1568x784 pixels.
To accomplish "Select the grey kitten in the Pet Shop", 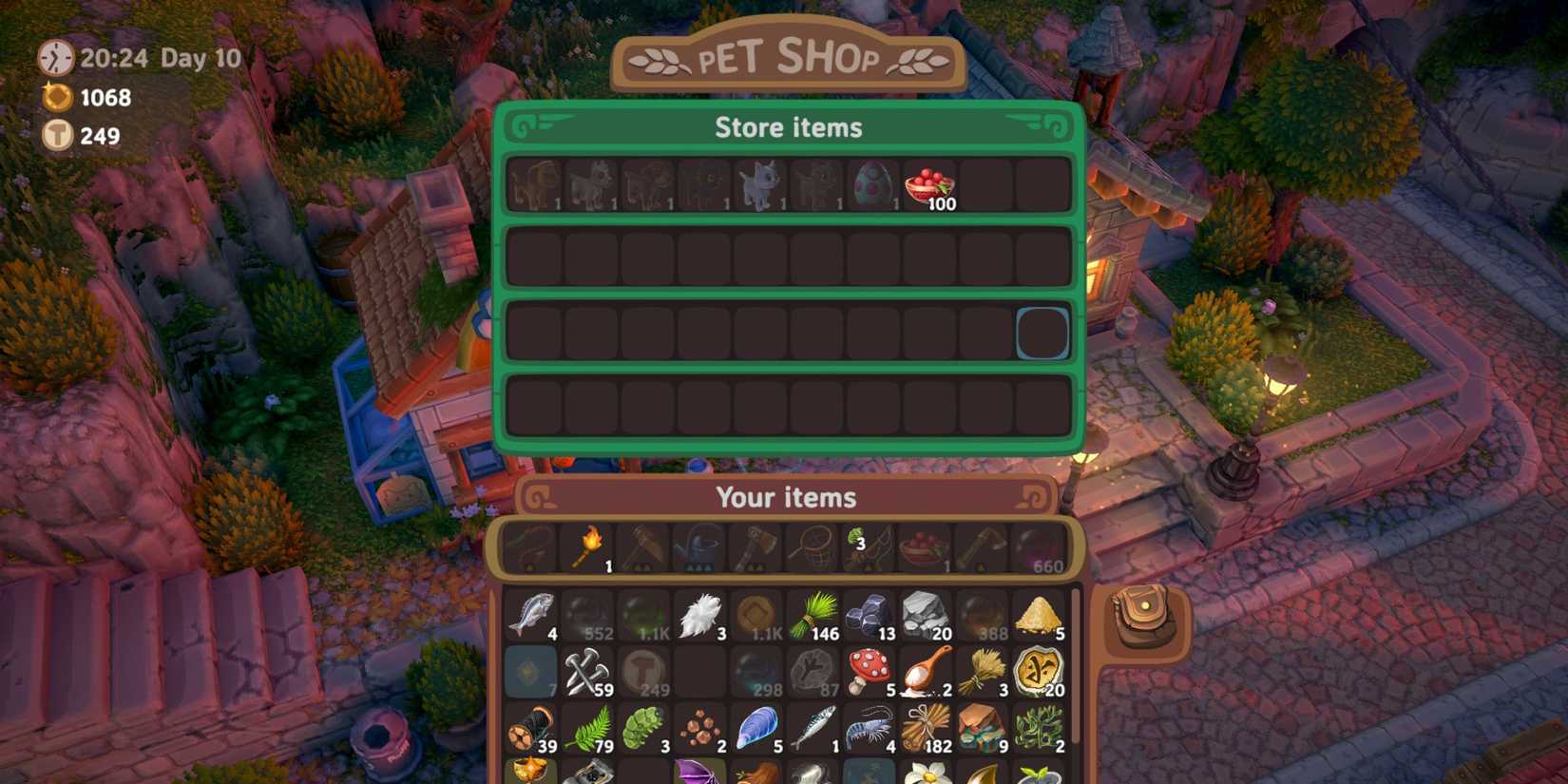I will pyautogui.click(x=760, y=183).
